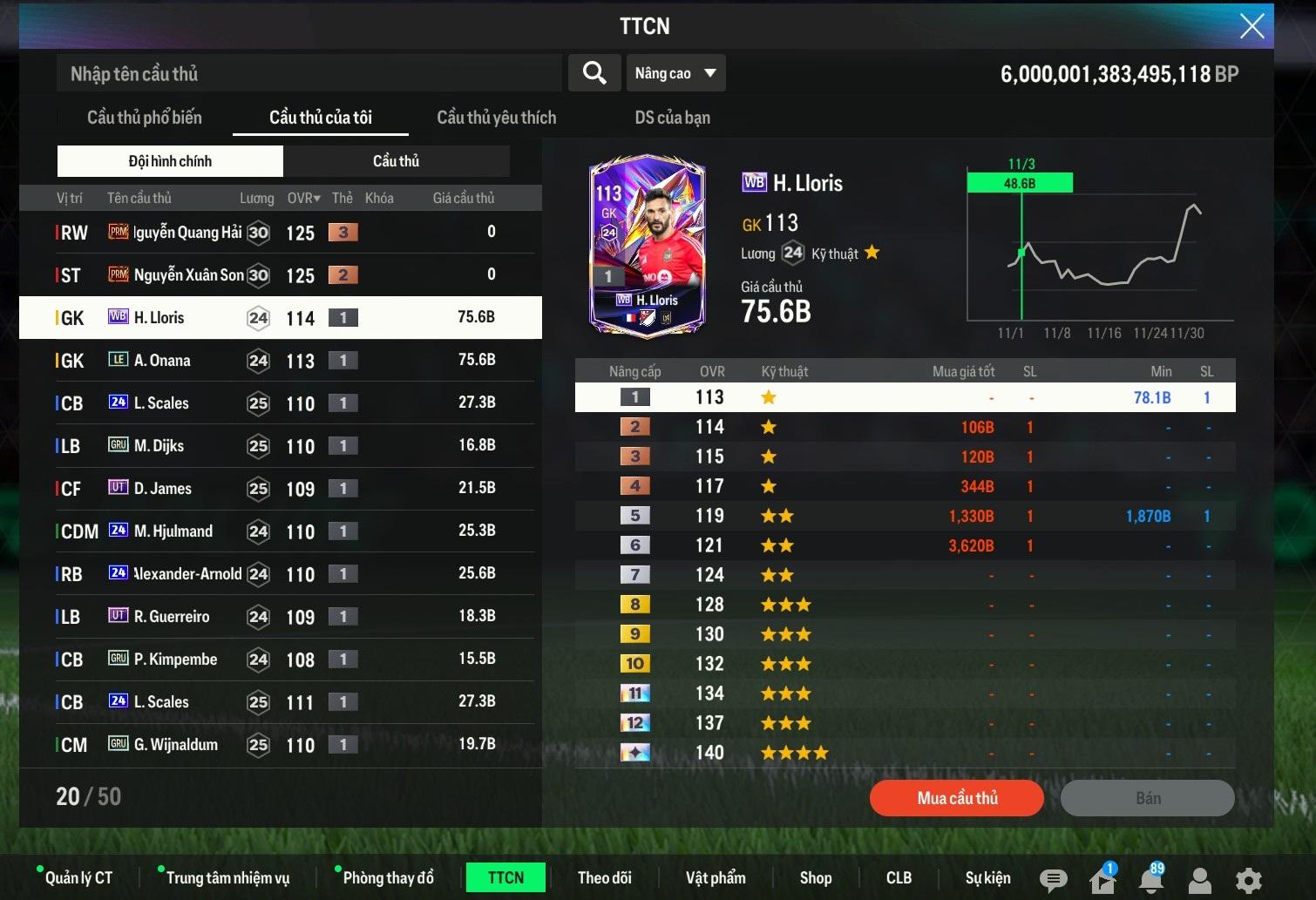Select the D. James player row

click(x=280, y=489)
